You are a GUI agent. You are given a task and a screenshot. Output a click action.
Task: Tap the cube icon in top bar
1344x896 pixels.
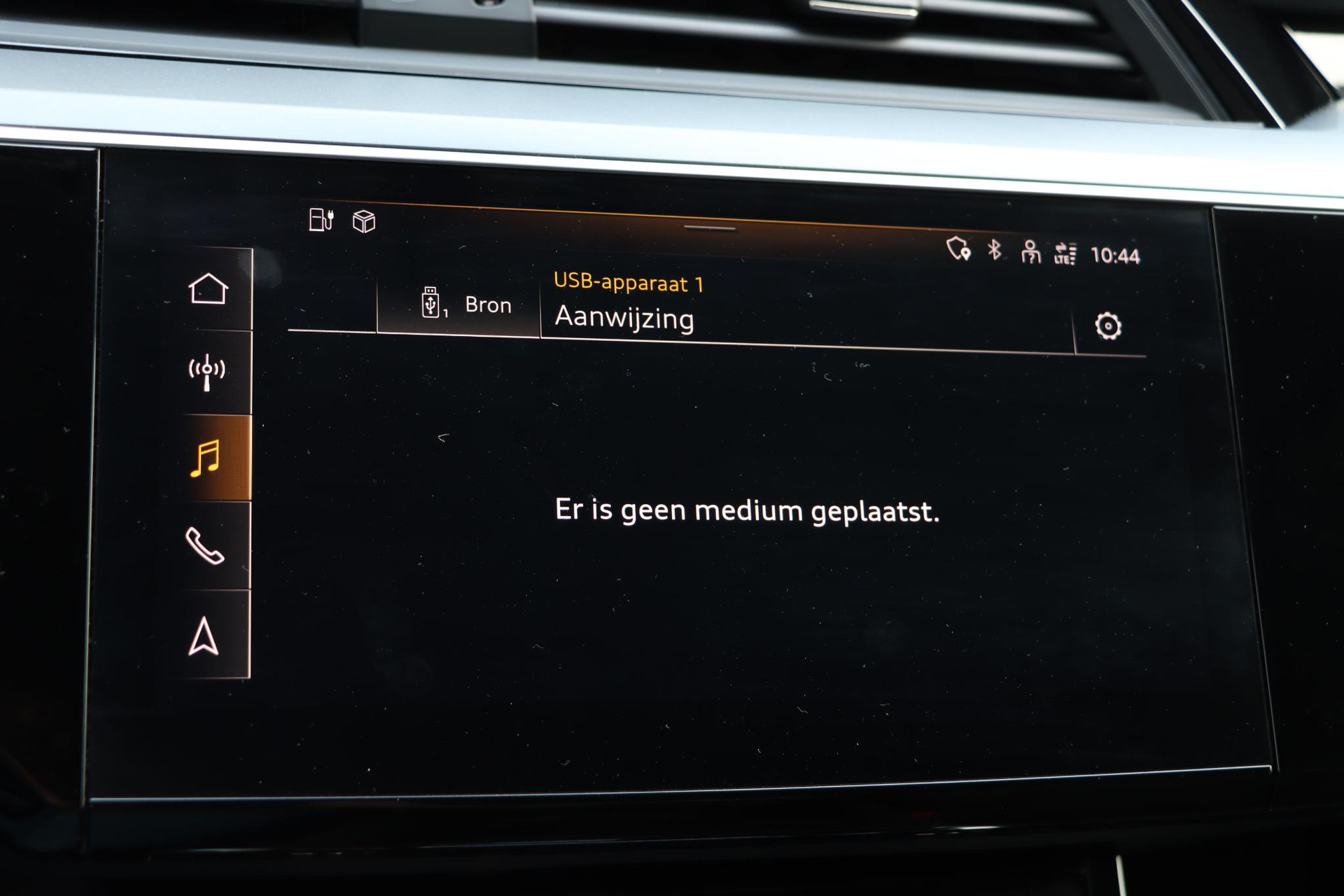tap(364, 222)
